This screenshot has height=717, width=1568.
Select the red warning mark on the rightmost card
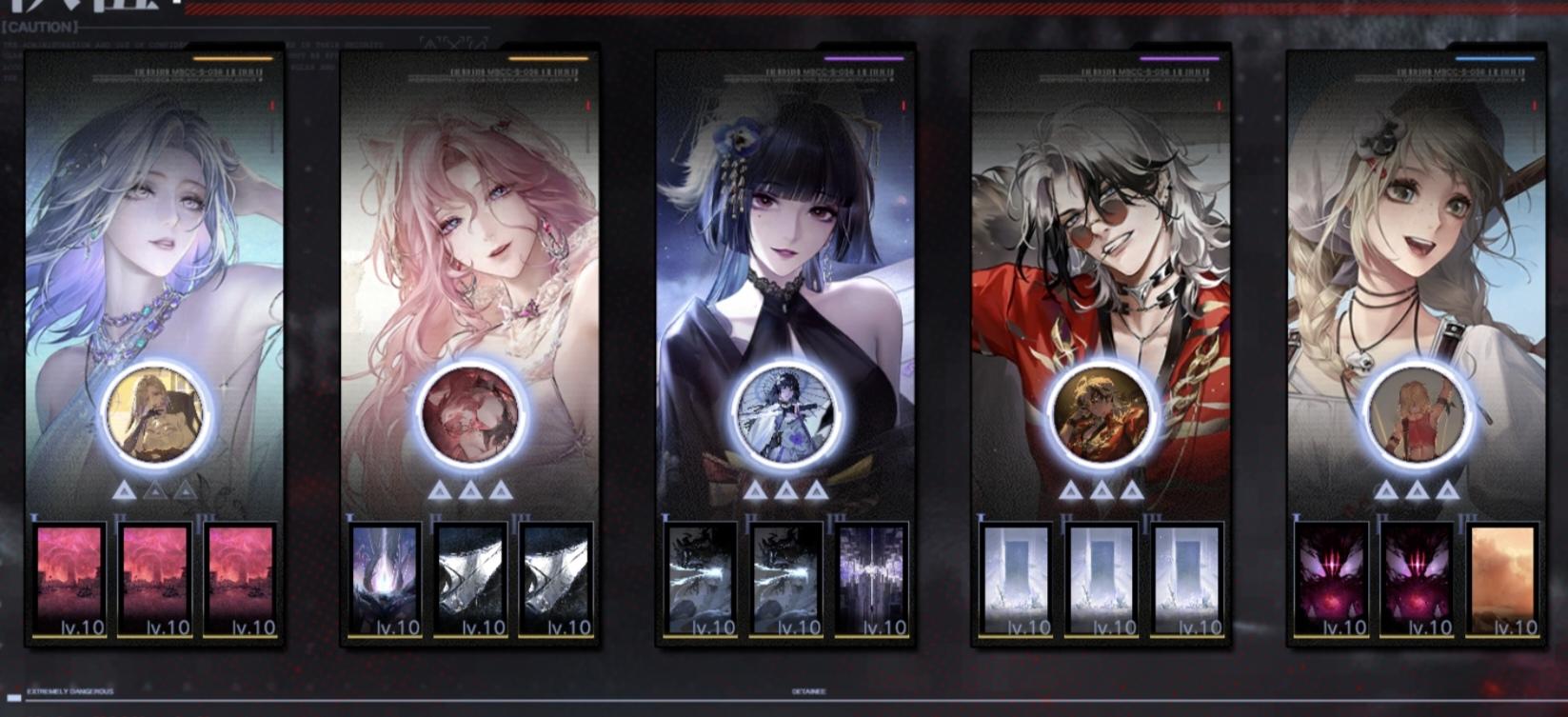point(1533,108)
